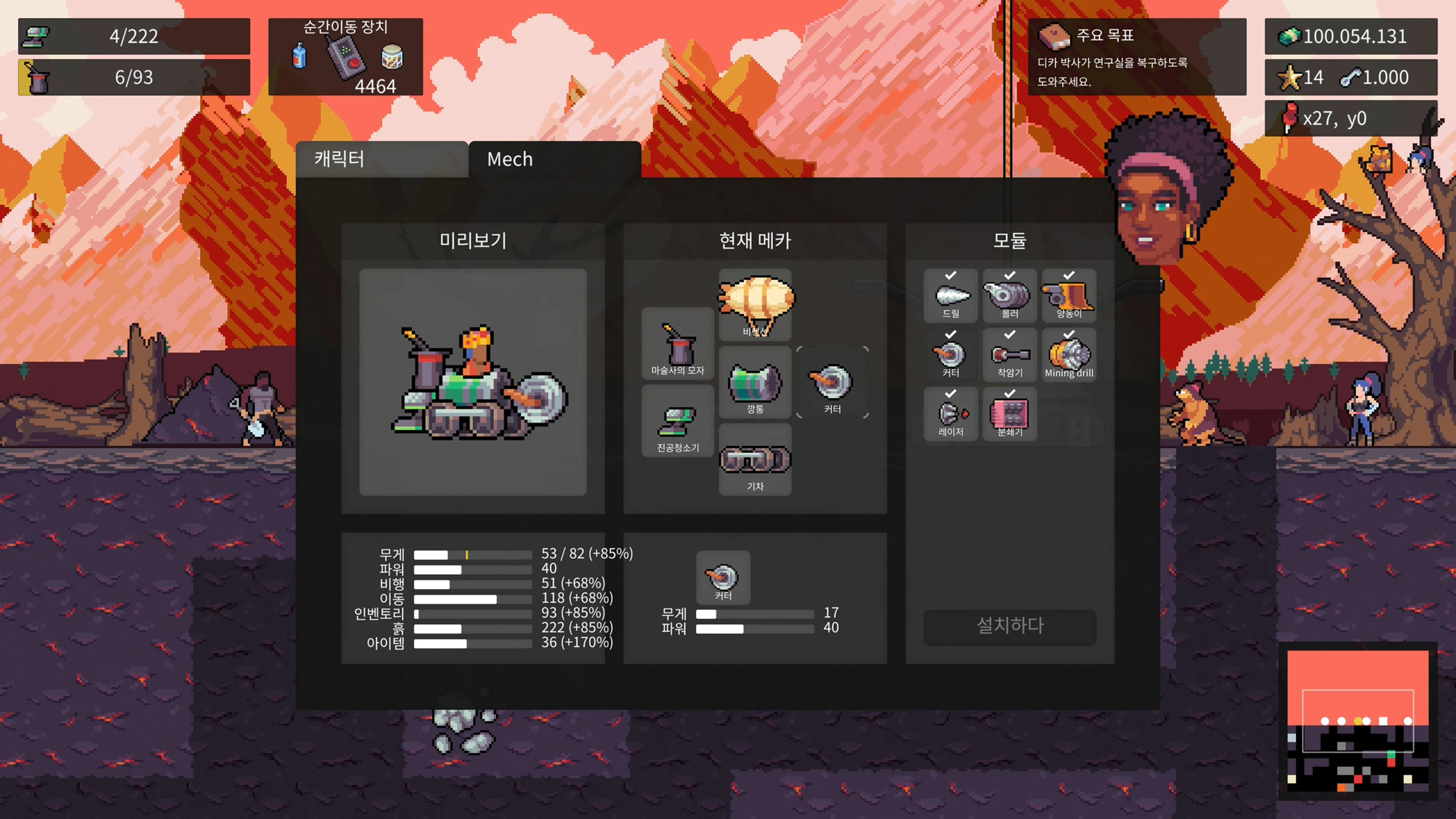
Task: Disable the 커터 module checkmark
Action: click(x=950, y=334)
